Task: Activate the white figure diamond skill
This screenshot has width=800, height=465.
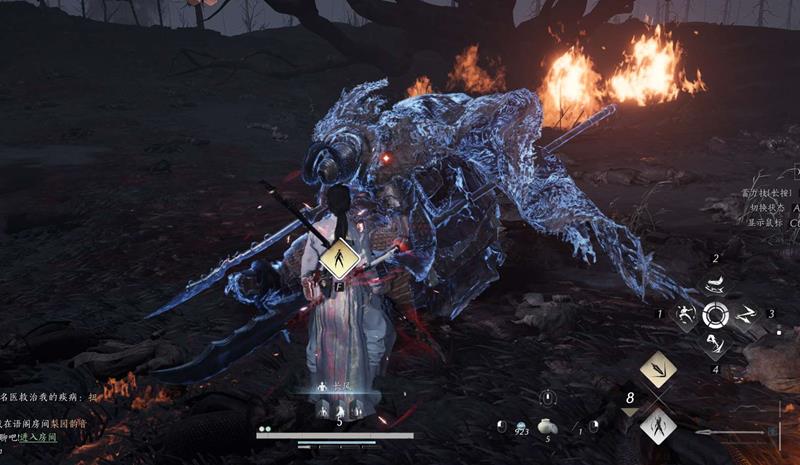Action: click(x=658, y=425)
